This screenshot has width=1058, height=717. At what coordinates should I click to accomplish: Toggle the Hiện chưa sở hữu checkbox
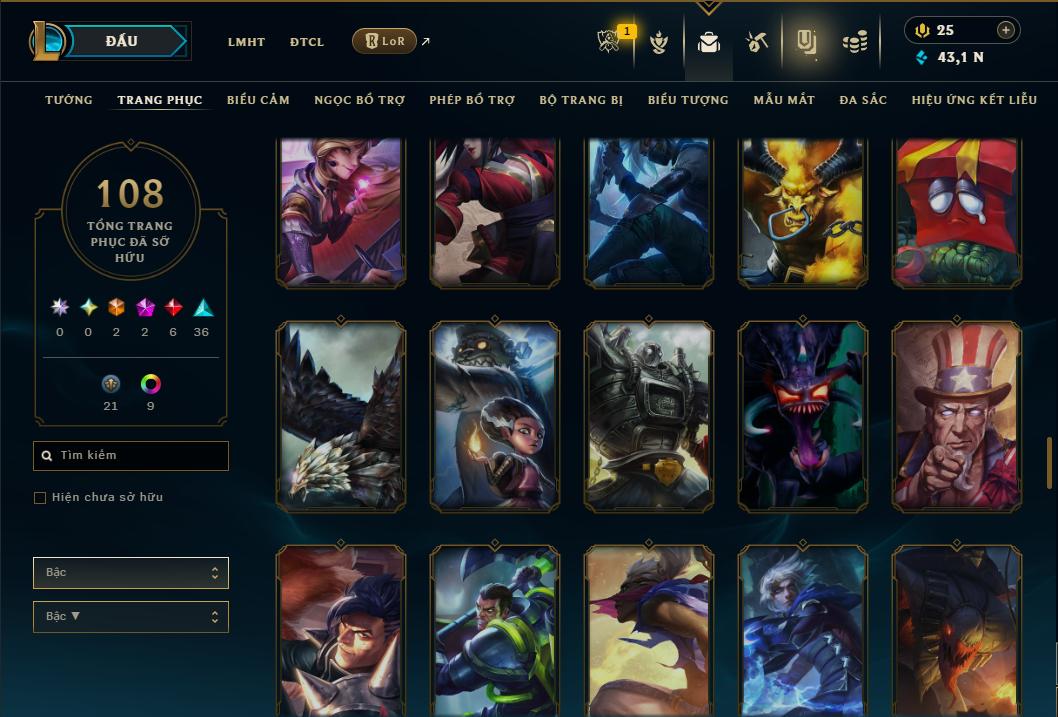pos(40,498)
